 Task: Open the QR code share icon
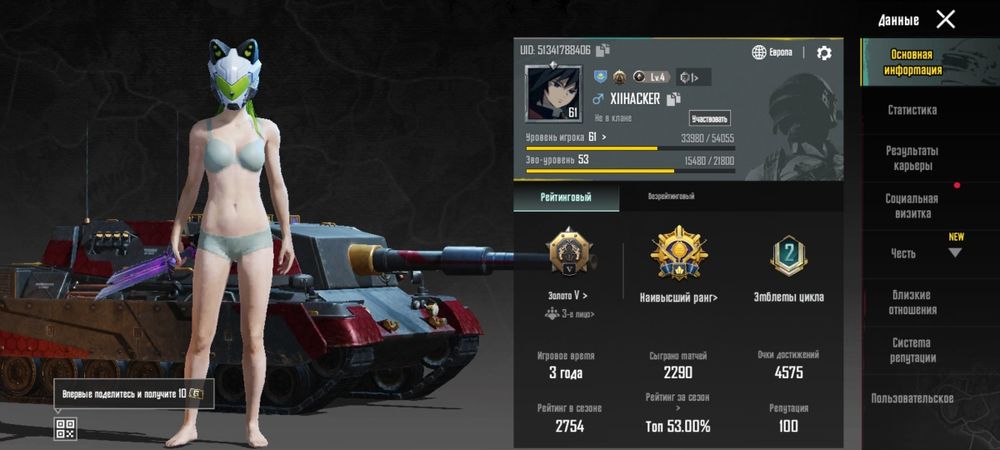point(65,429)
